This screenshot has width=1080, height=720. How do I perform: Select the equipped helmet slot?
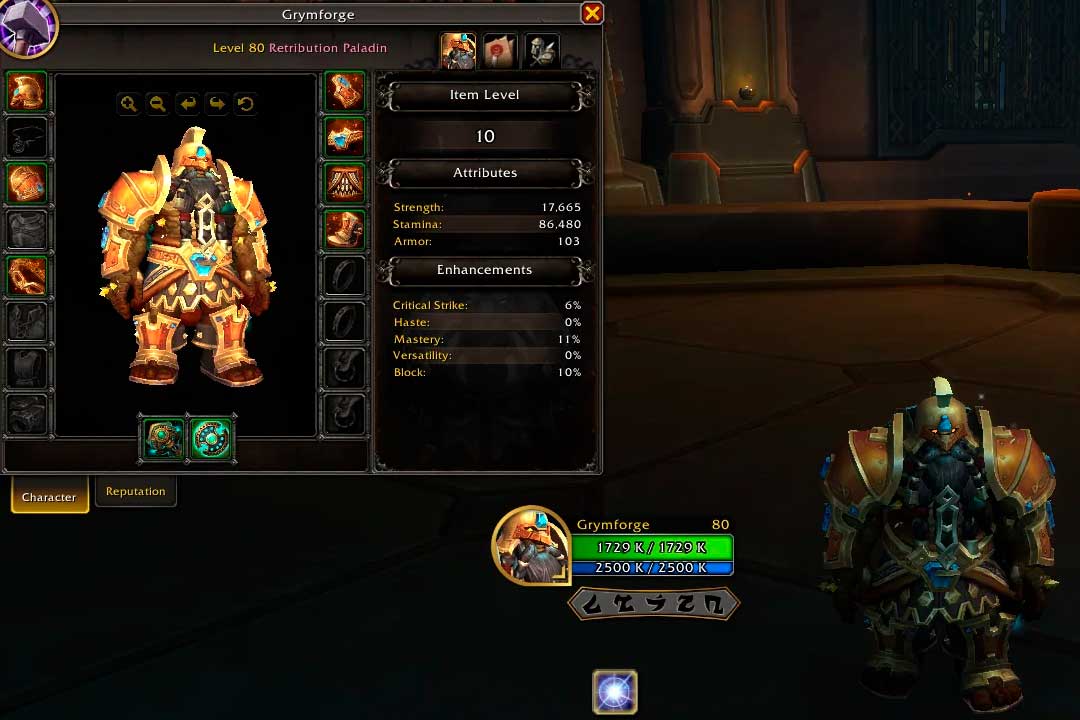26,91
